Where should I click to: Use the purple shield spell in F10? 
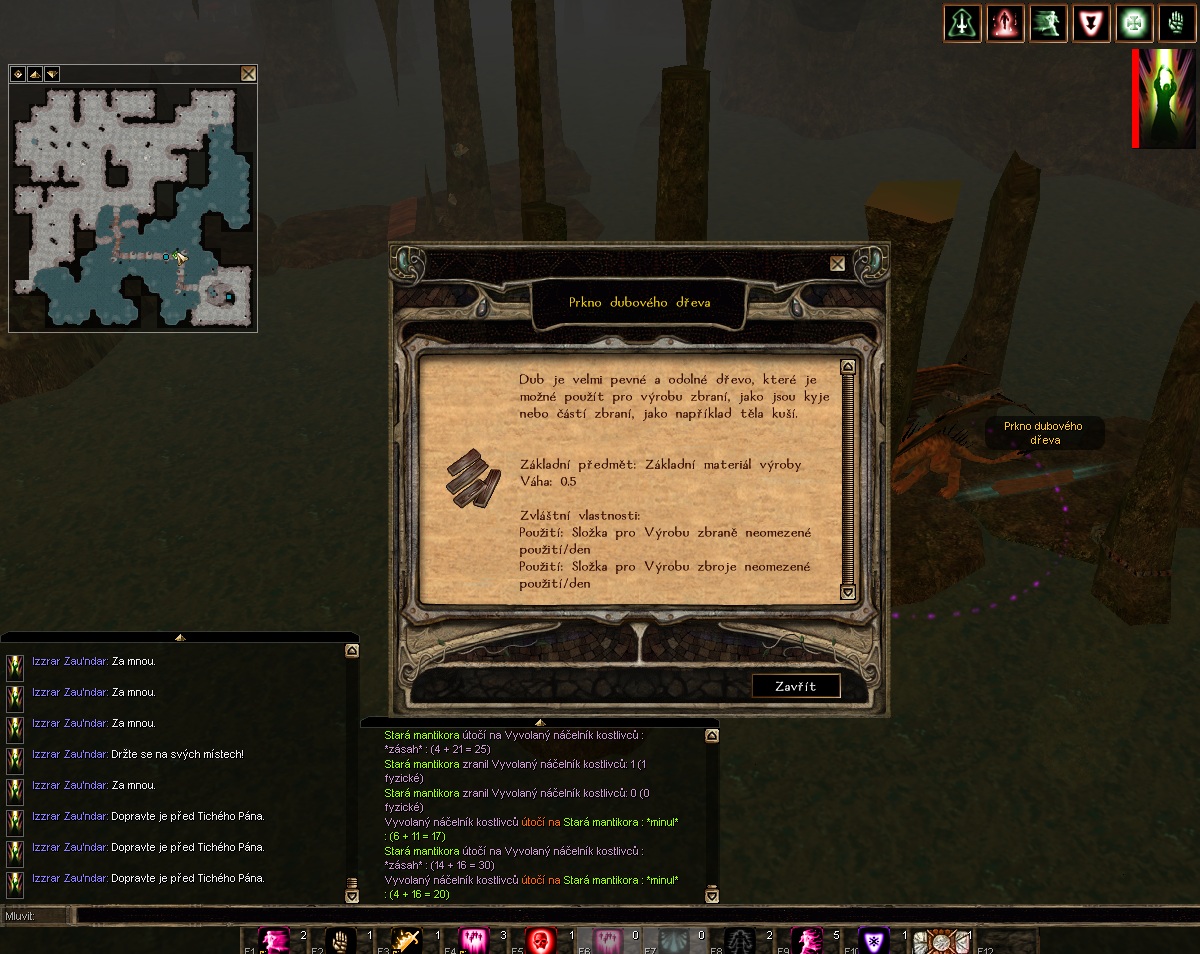(x=874, y=941)
